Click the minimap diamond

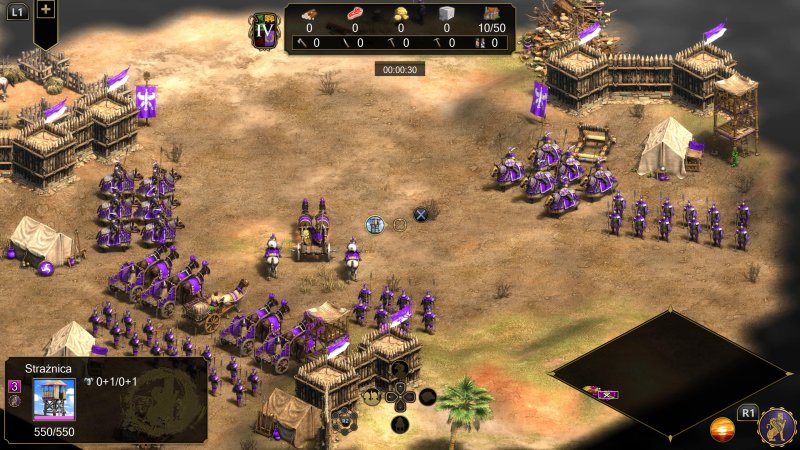[x=670, y=372]
